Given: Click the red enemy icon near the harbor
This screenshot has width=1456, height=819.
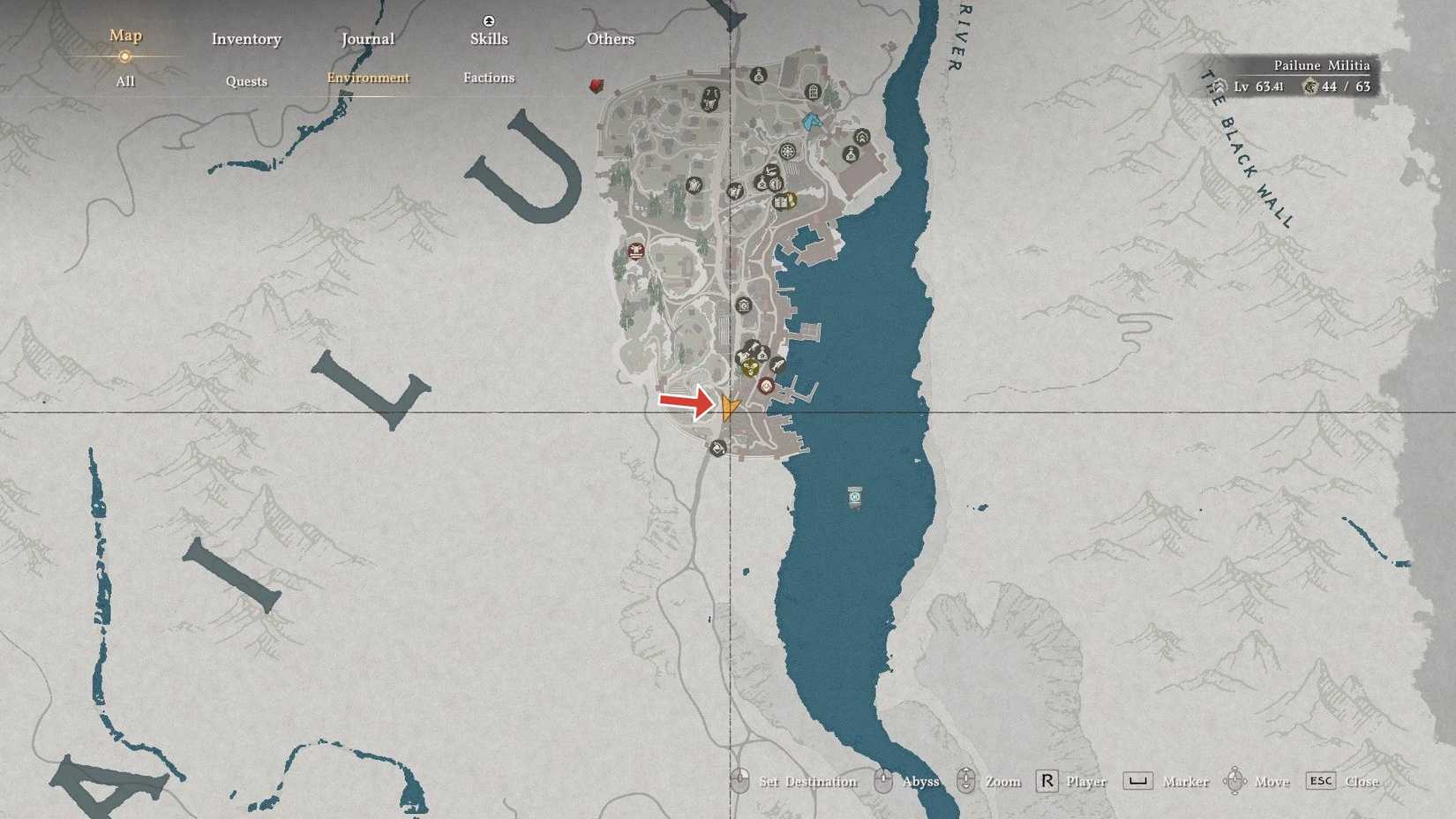Looking at the screenshot, I should click(x=766, y=386).
